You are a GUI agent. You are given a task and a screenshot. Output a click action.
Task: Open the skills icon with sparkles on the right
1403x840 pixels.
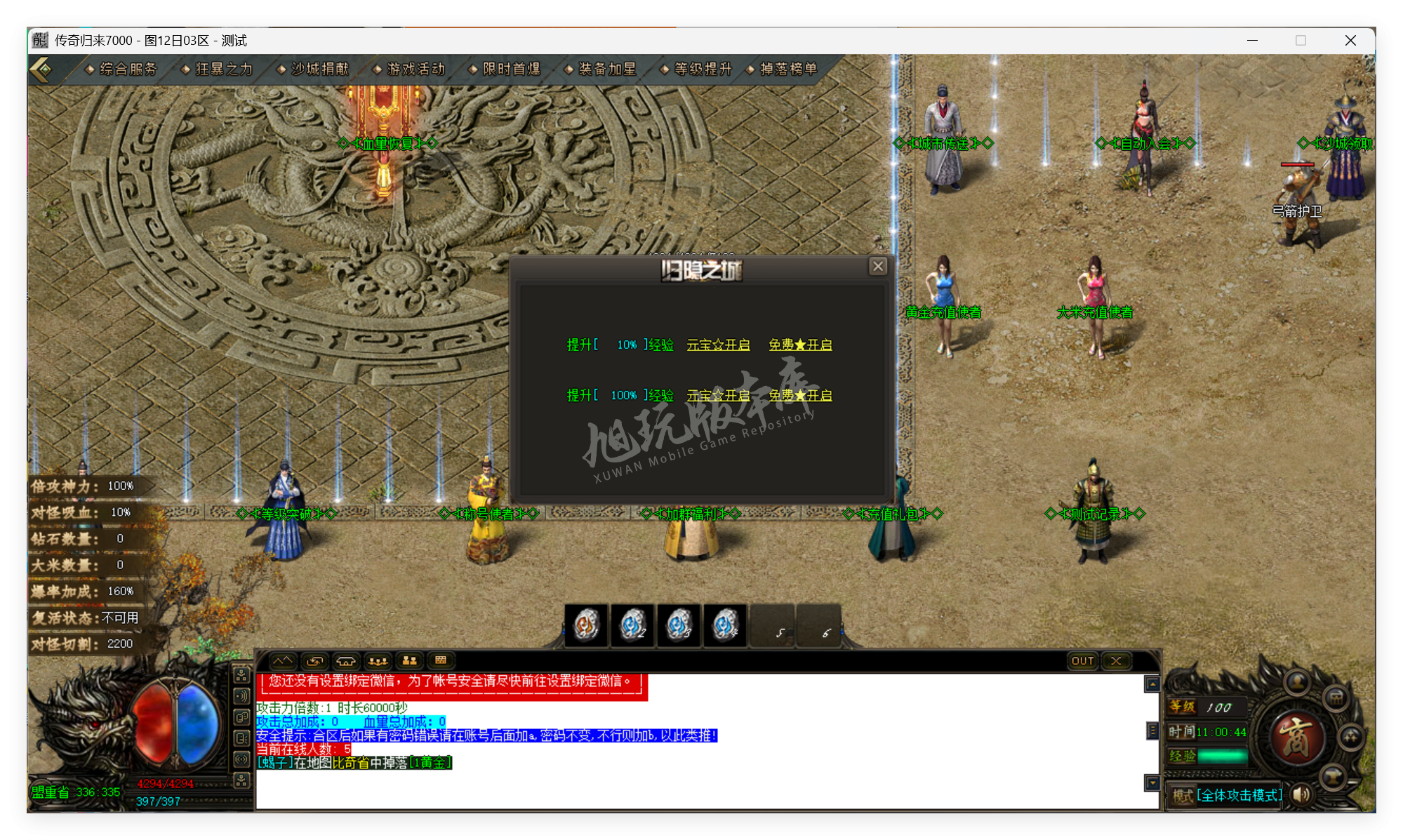tap(1350, 738)
